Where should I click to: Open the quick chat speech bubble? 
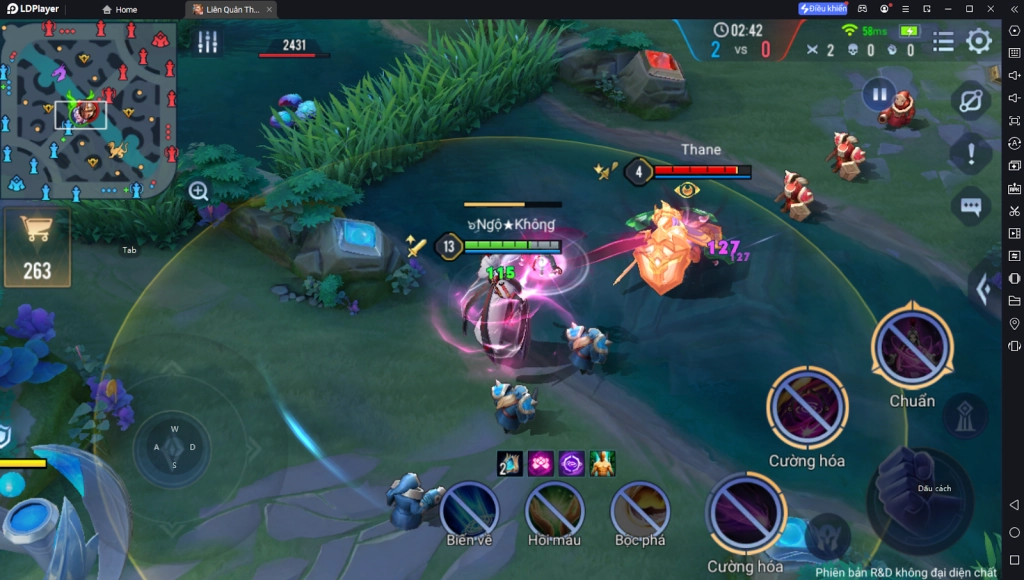pos(970,206)
